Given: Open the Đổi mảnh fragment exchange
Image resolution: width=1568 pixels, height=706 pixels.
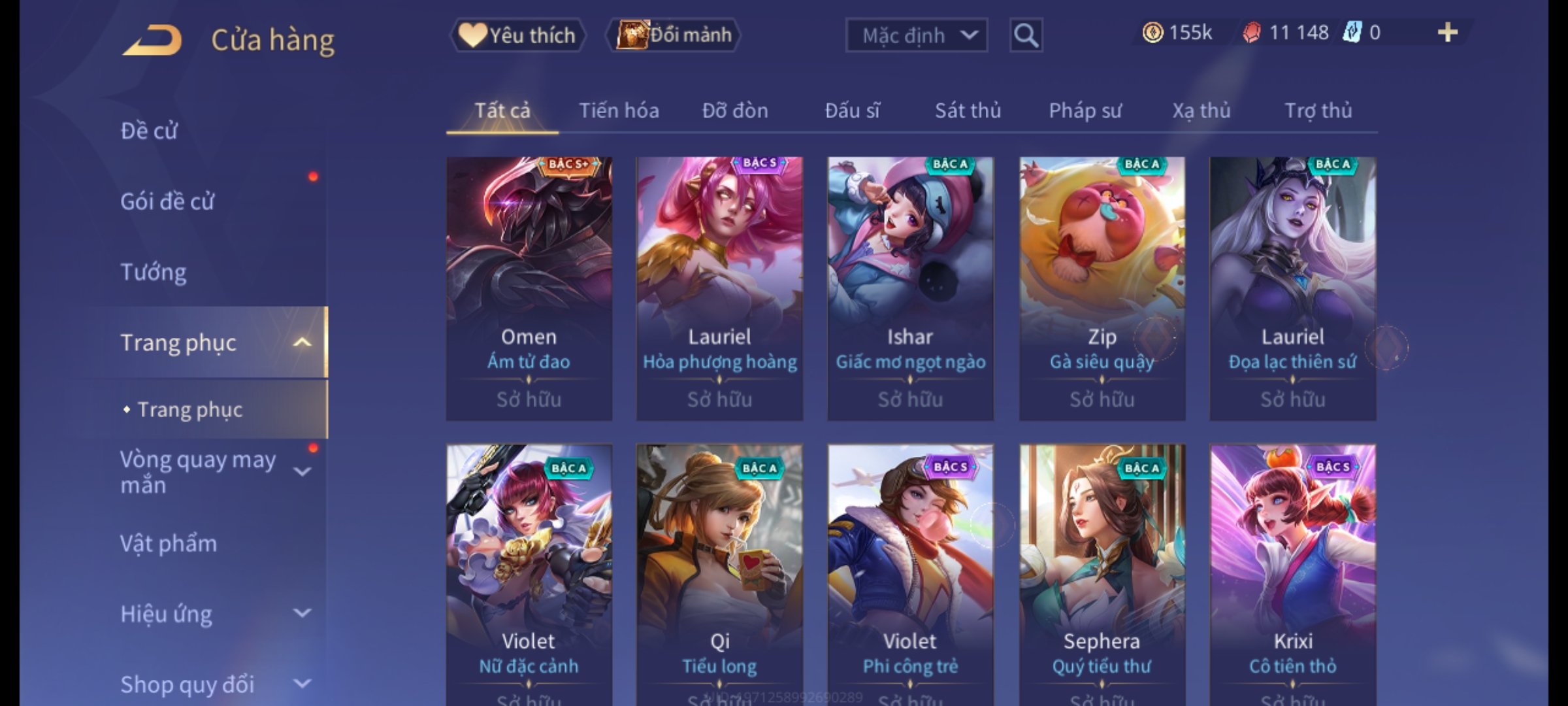Looking at the screenshot, I should (674, 35).
